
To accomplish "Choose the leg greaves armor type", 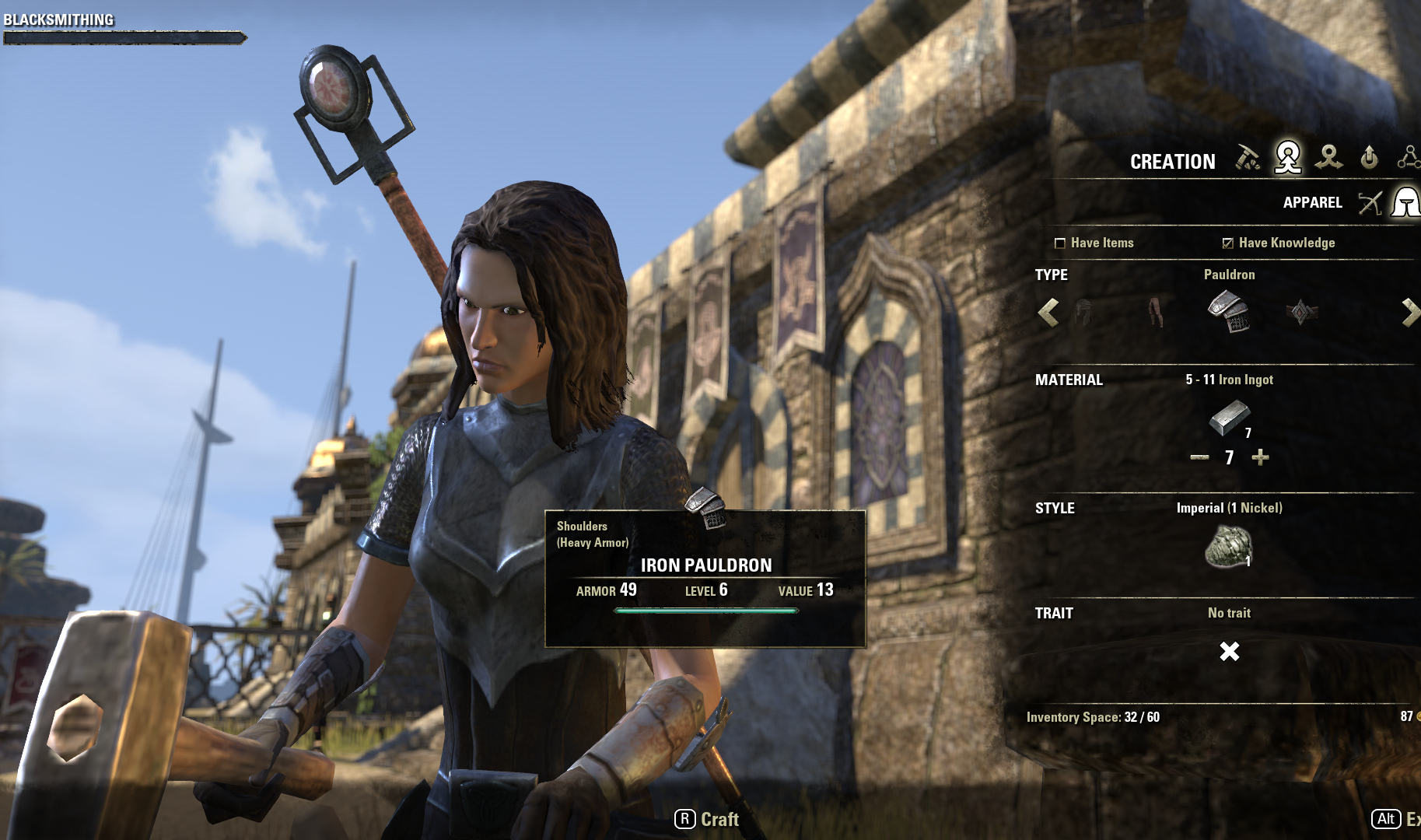I will pos(1157,313).
